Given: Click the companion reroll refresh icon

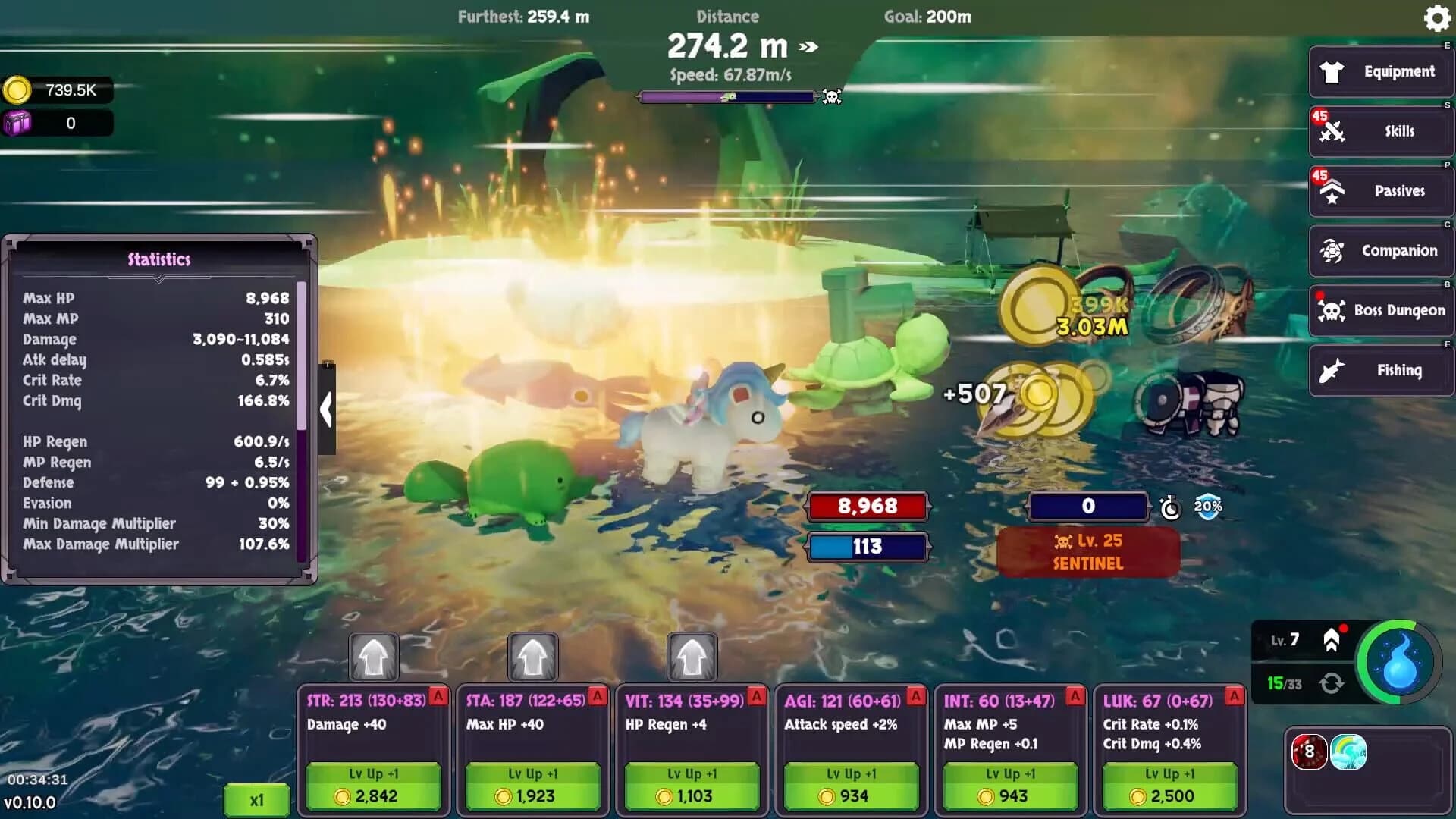Looking at the screenshot, I should coord(1332,682).
